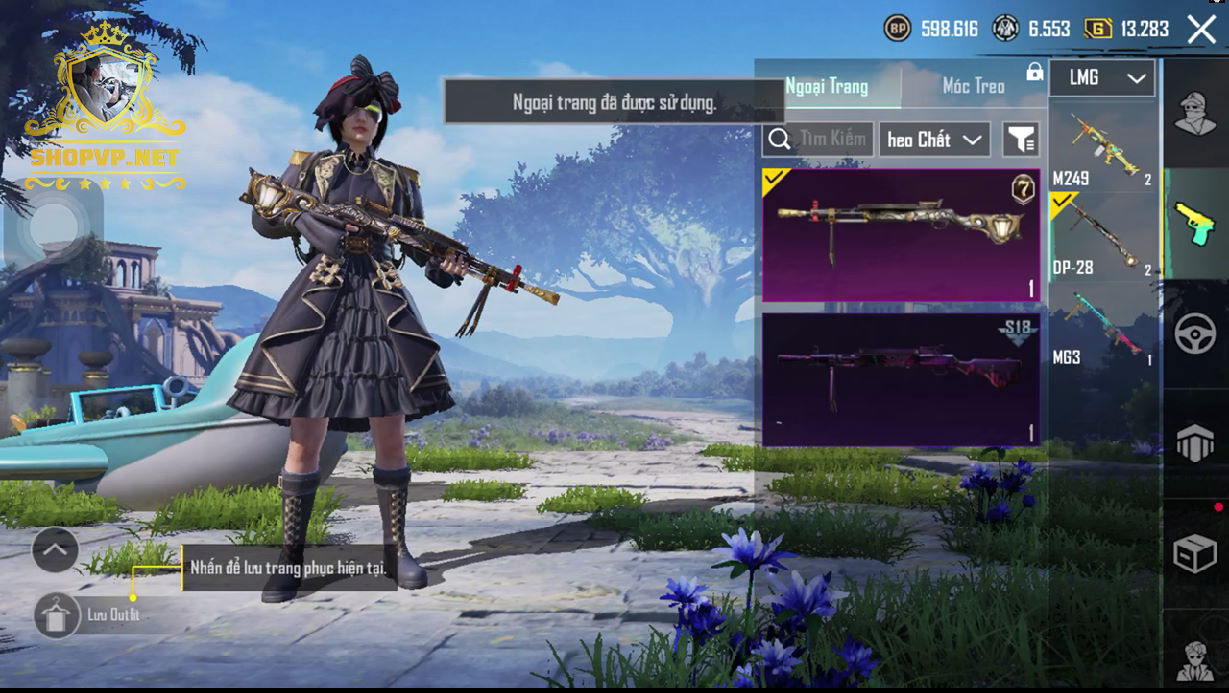Close the inventory with the X button
Viewport: 1229px width, 693px height.
coord(1201,29)
